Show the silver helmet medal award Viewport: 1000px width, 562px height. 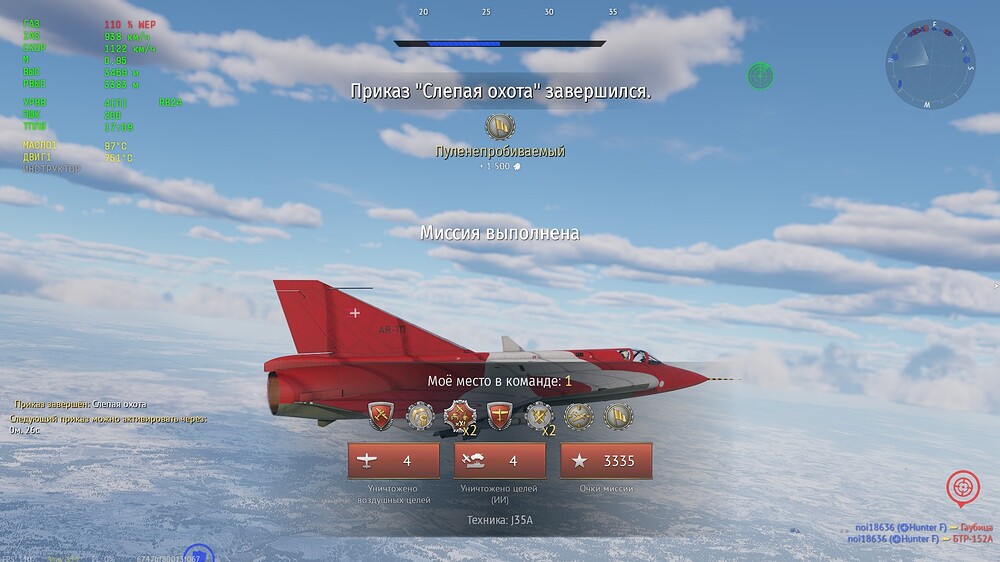tap(421, 415)
